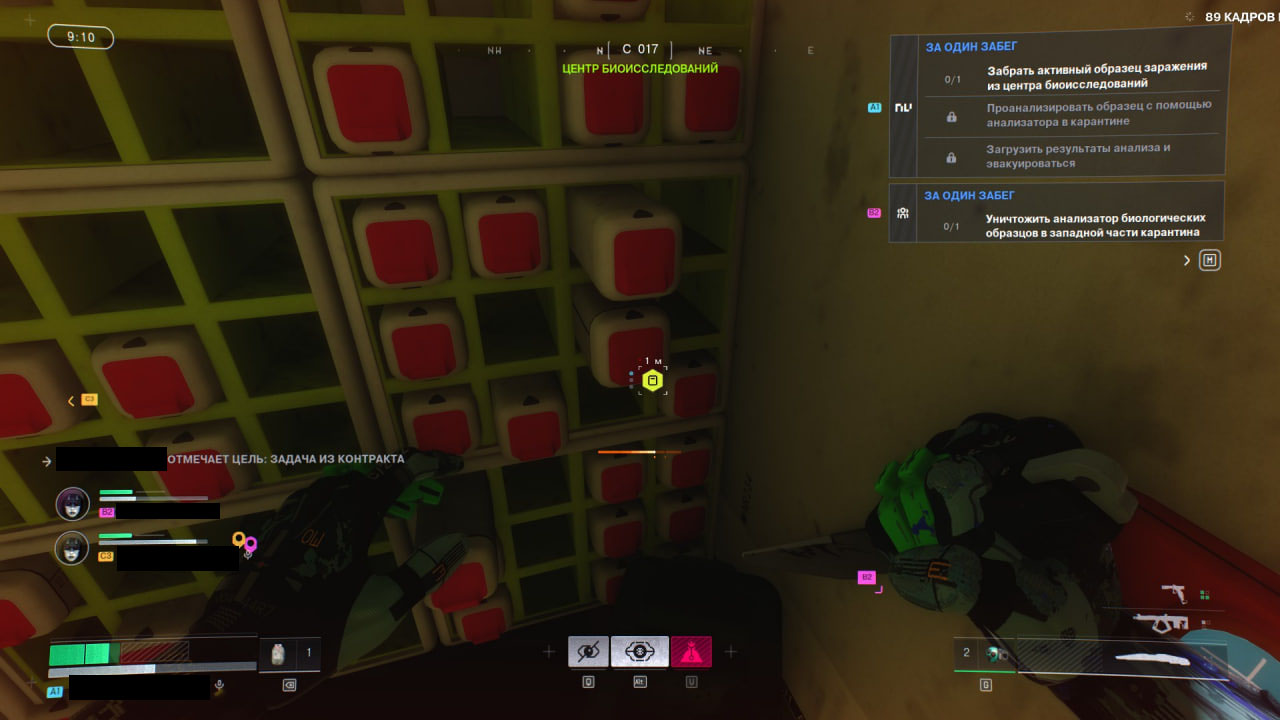Select the consumable item slot with count 1
The height and width of the screenshot is (720, 1280).
(x=291, y=653)
